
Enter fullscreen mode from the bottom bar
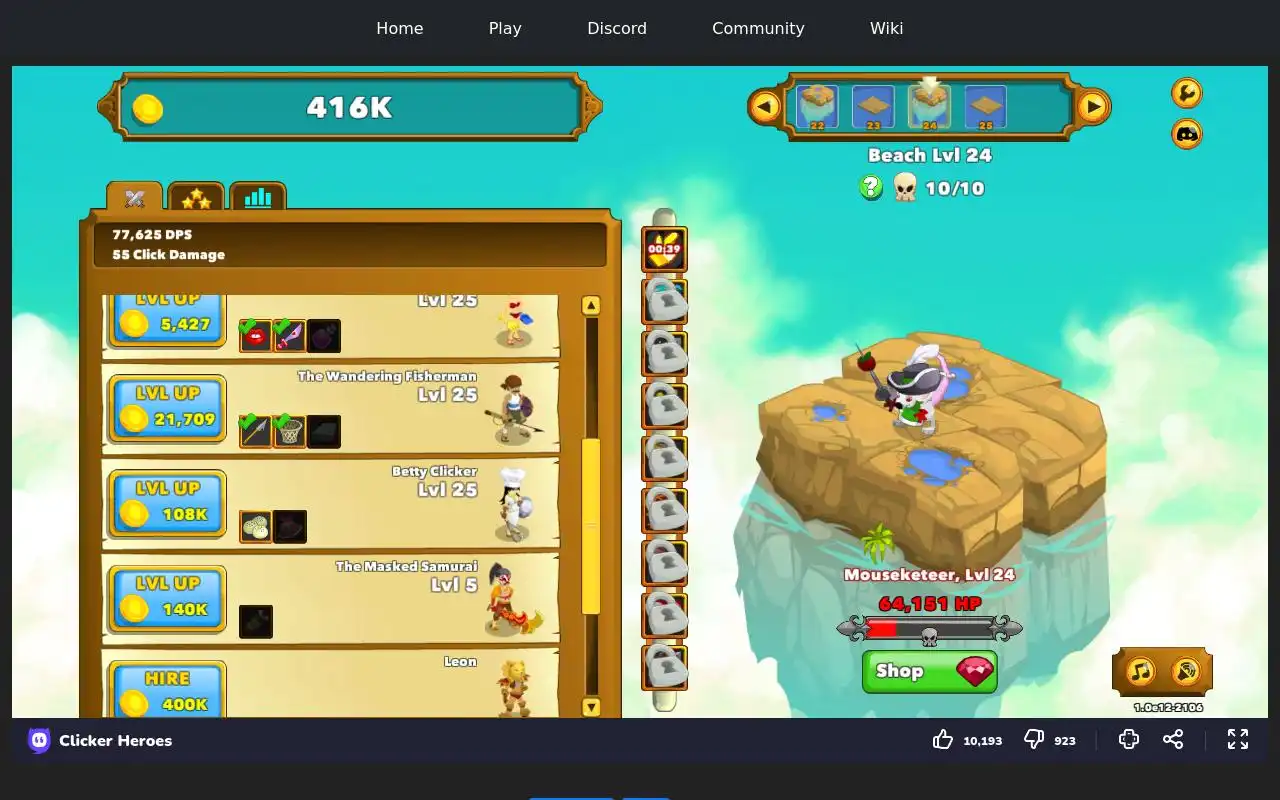click(x=1238, y=739)
